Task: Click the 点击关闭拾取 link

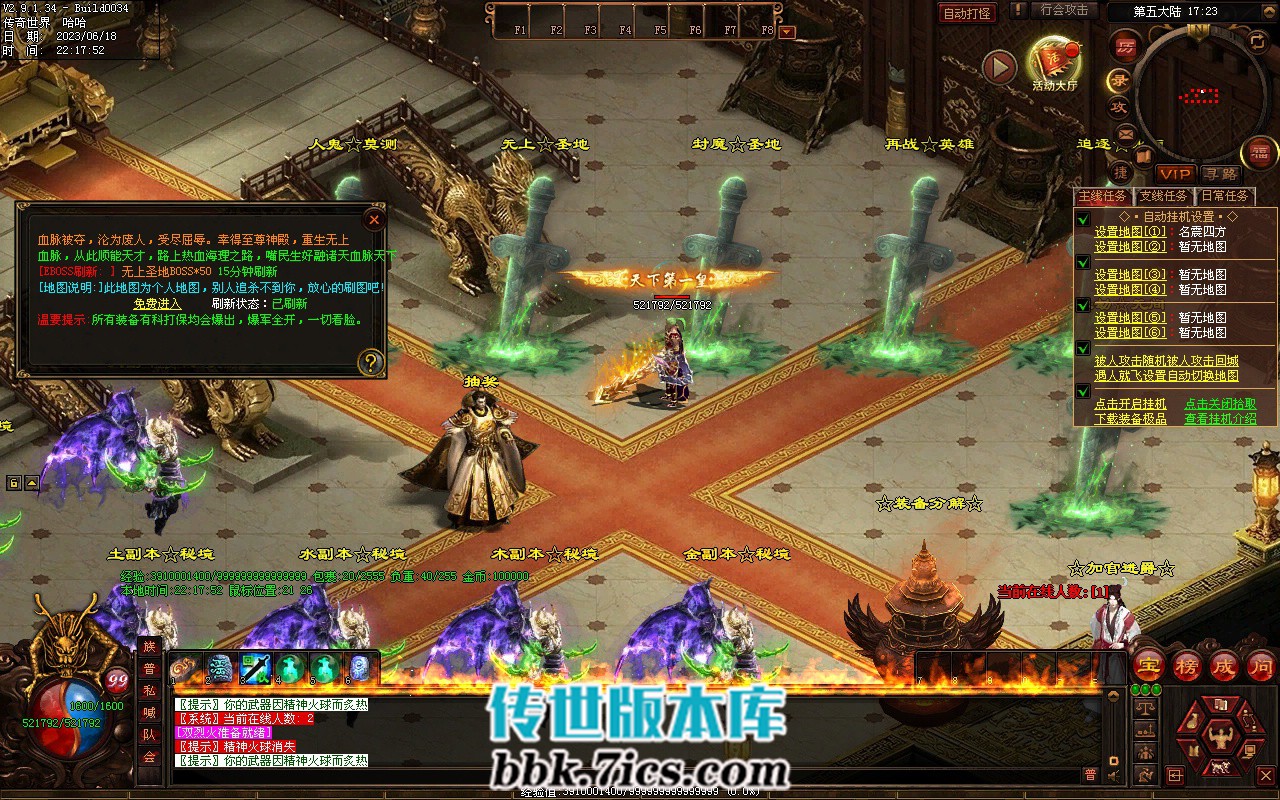Action: point(1220,404)
